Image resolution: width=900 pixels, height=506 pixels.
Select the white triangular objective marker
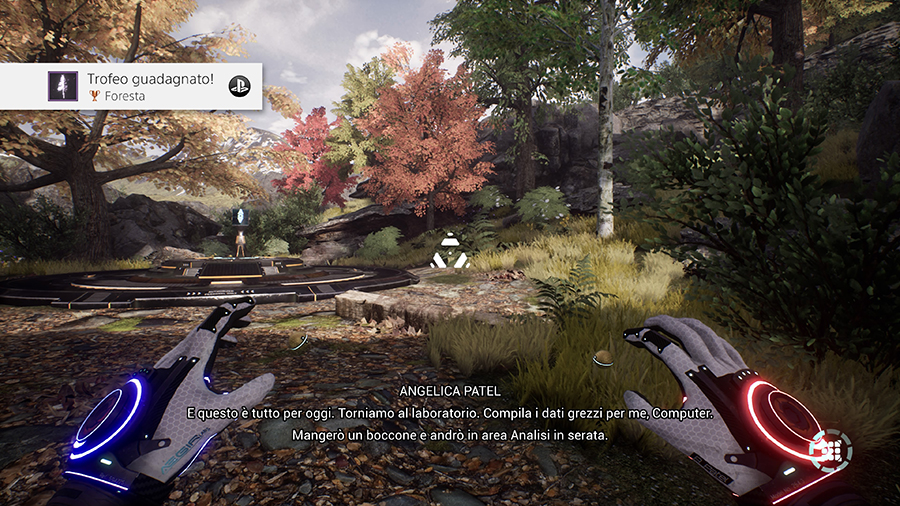(x=449, y=250)
